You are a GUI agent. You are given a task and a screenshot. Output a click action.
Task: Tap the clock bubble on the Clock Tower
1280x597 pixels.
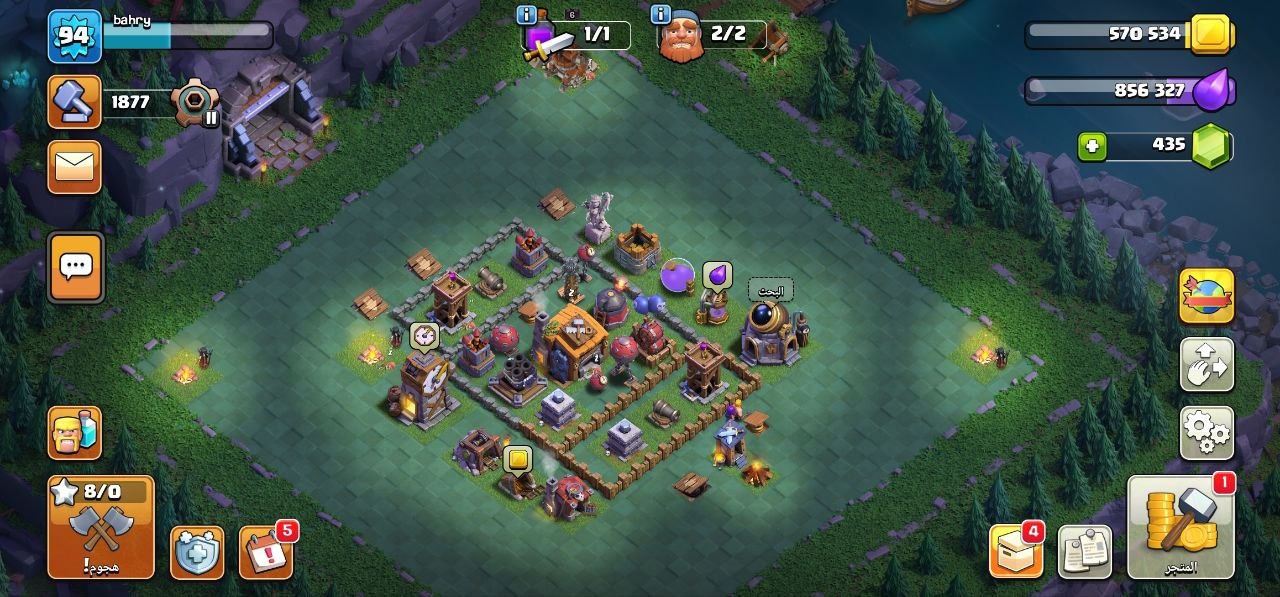click(424, 335)
